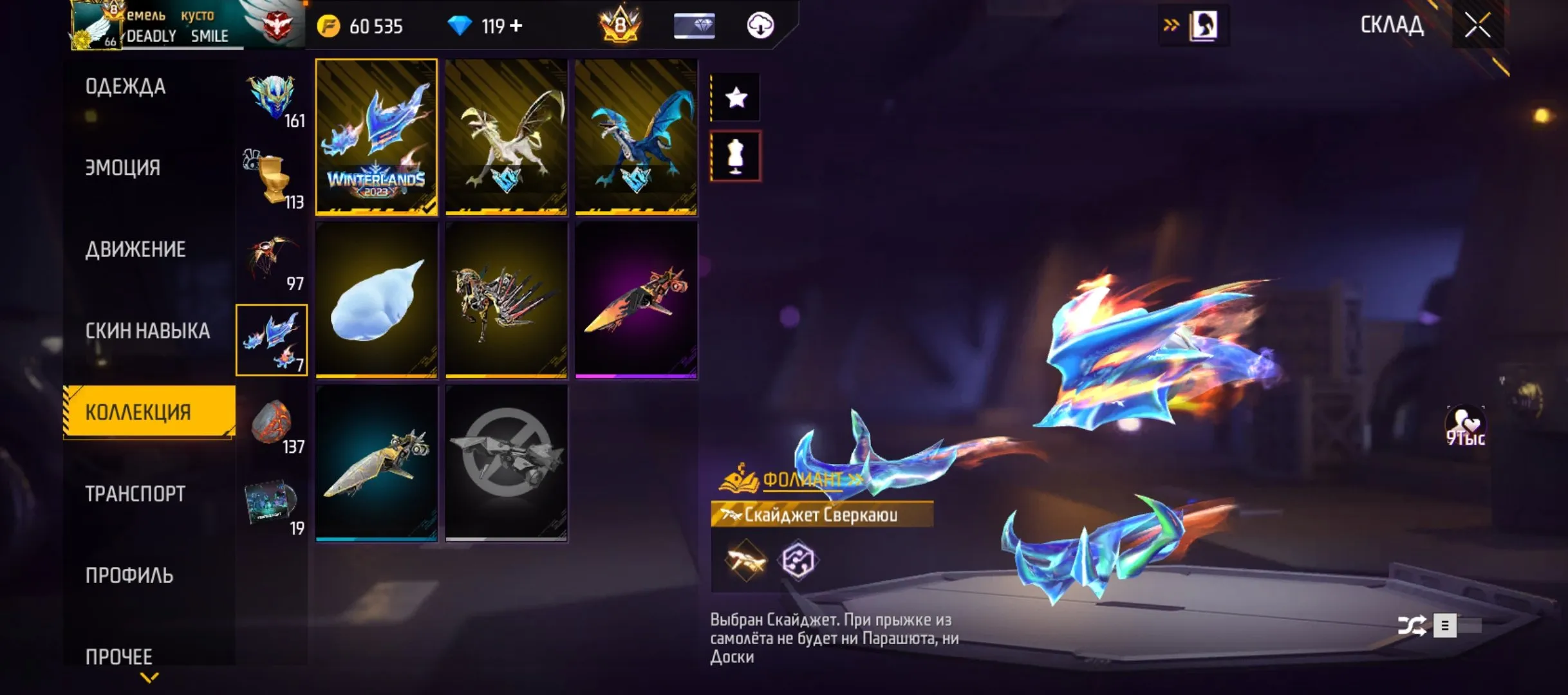Image resolution: width=1568 pixels, height=695 pixels.
Task: Open the ПРОЧЕЕ category
Action: coord(119,656)
